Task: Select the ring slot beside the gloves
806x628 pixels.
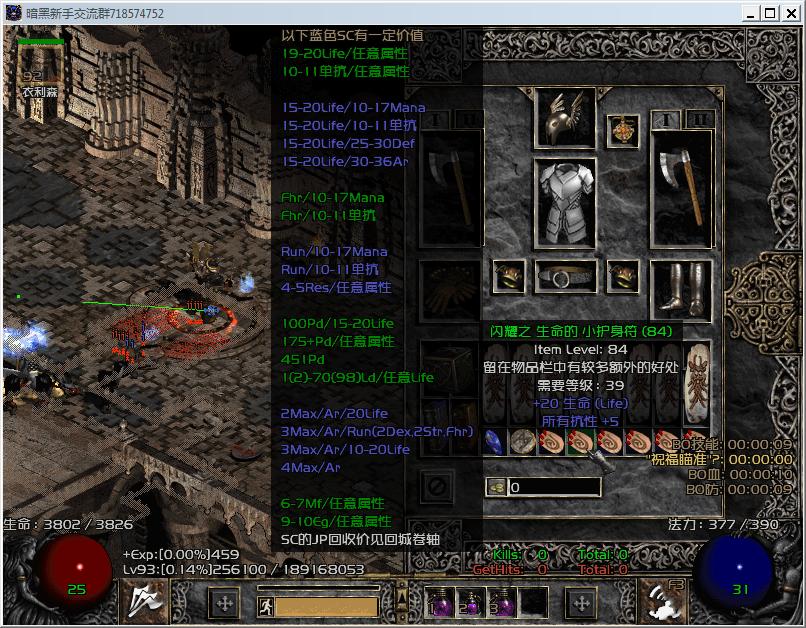Action: pos(509,276)
